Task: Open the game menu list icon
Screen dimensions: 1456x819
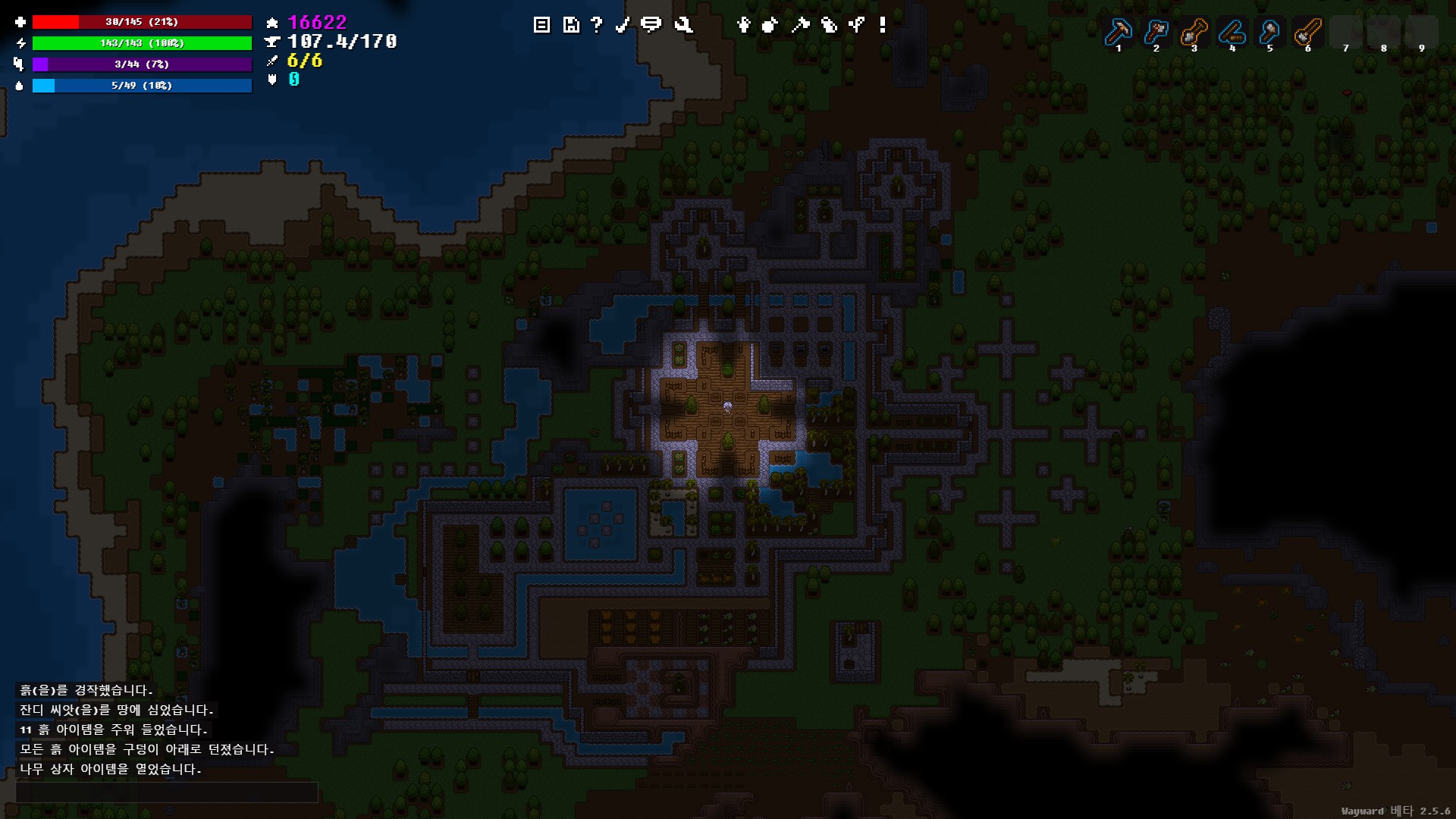Action: click(x=541, y=24)
